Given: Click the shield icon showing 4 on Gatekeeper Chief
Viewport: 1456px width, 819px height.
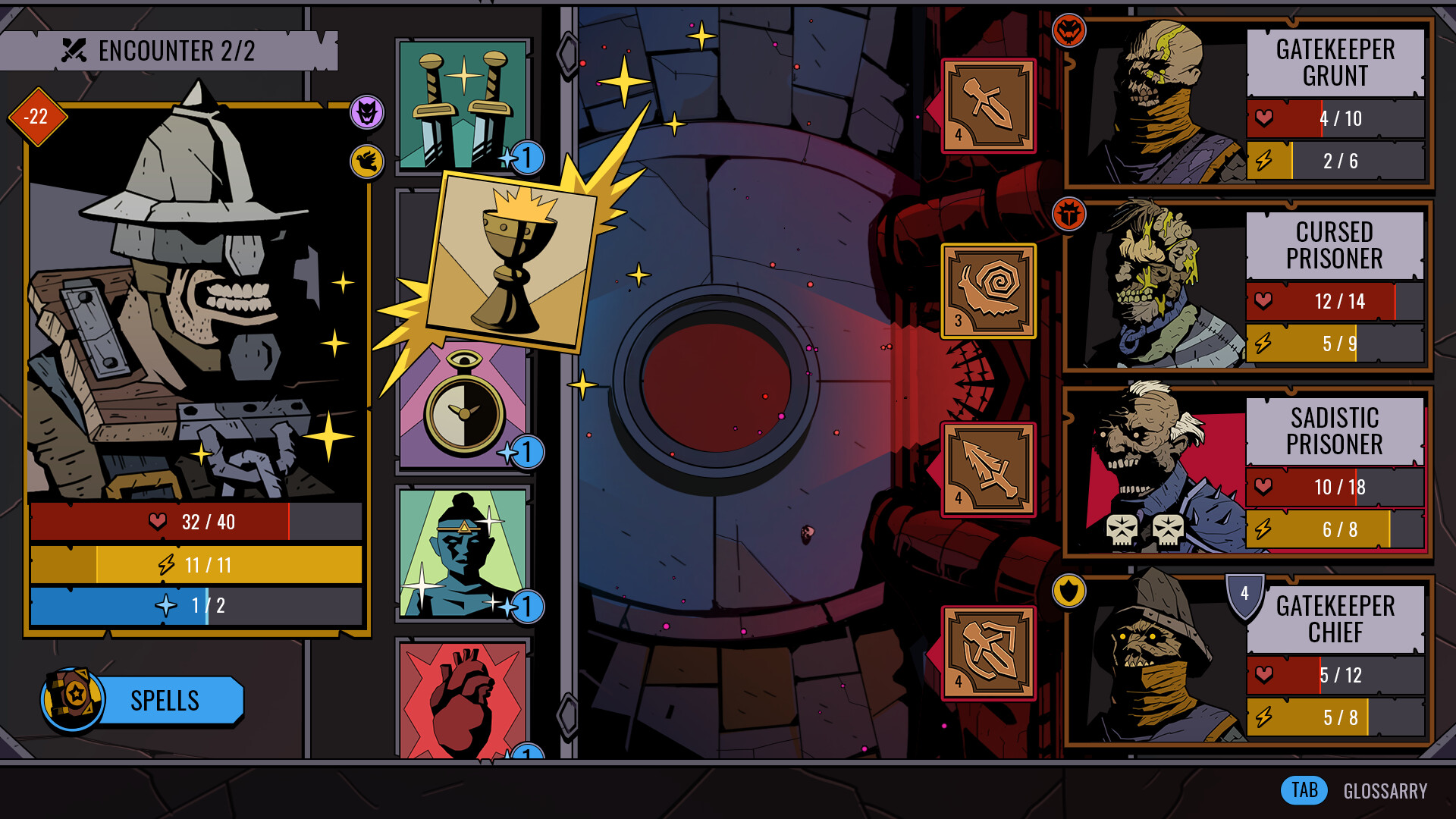Looking at the screenshot, I should coord(1244,595).
